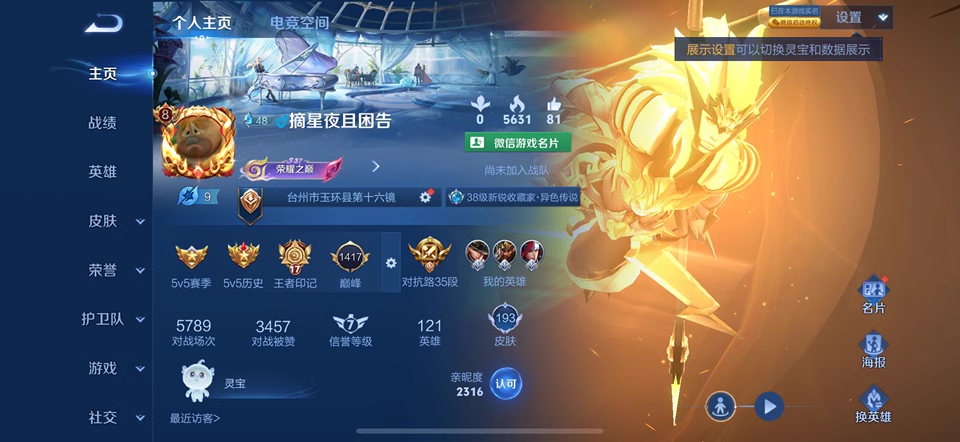Open the 王者印记 badge
Screen dimensions: 960x442
click(x=295, y=264)
